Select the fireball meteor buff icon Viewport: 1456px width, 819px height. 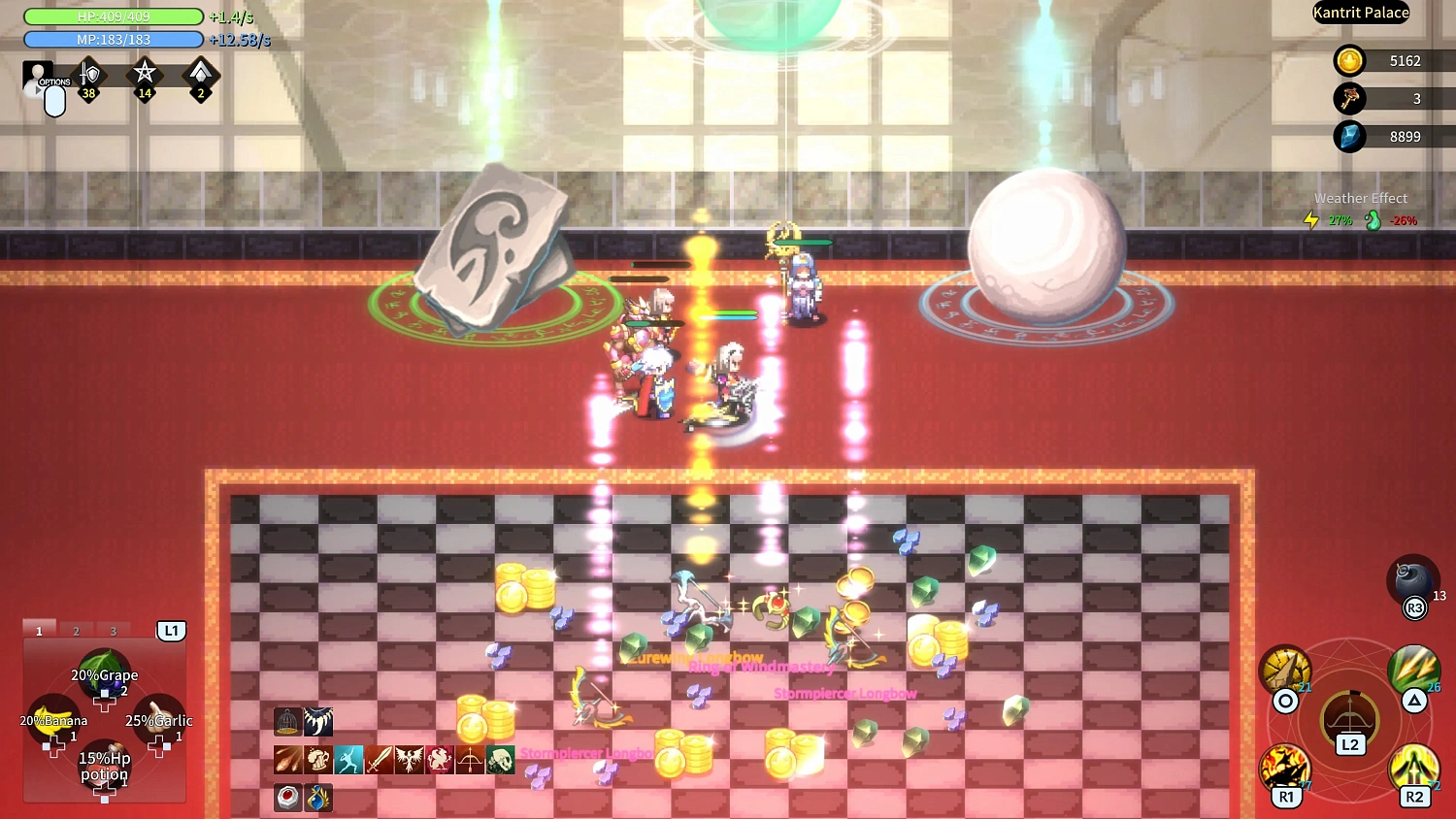[287, 760]
